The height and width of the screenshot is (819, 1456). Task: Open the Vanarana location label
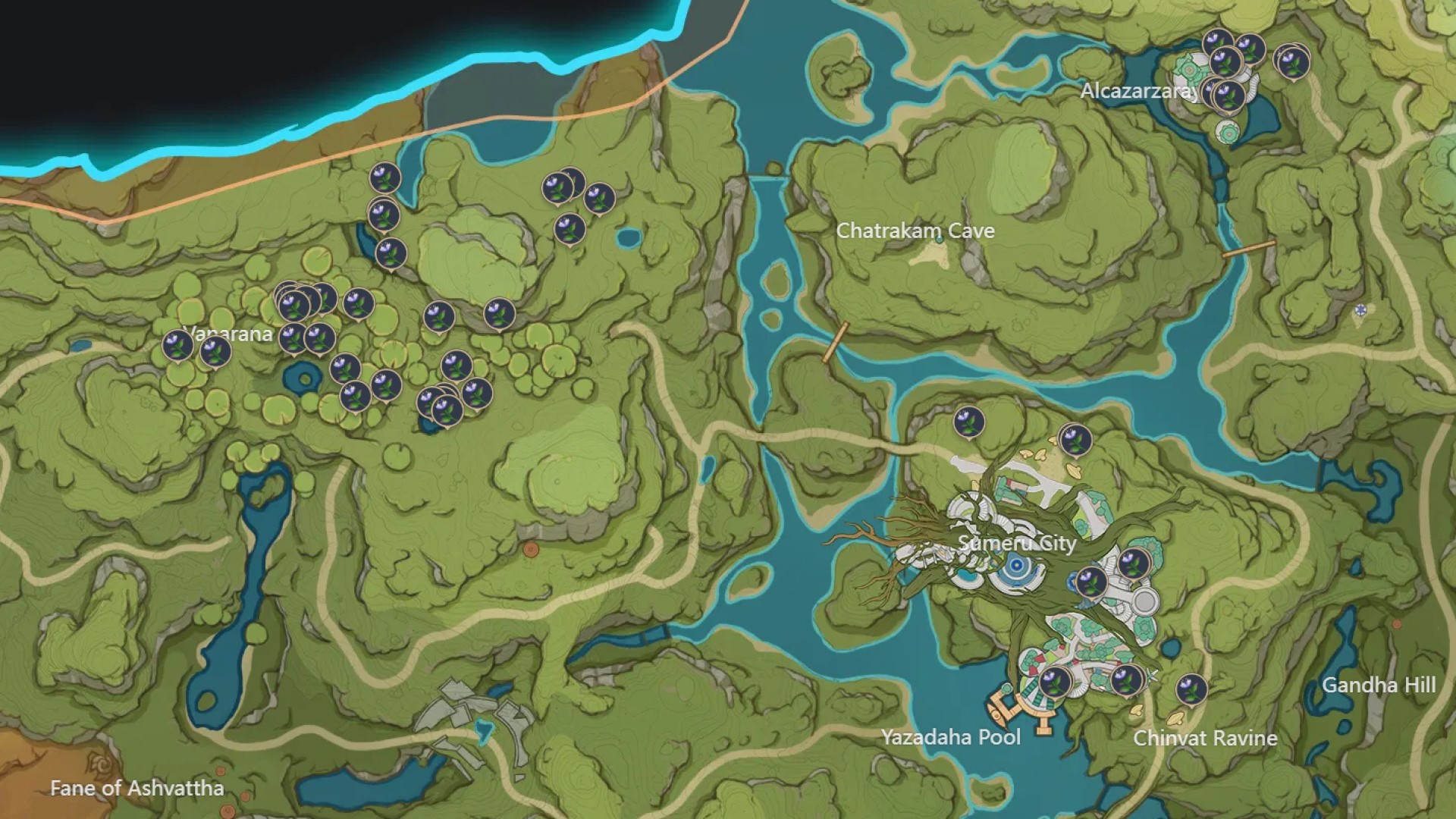[227, 332]
